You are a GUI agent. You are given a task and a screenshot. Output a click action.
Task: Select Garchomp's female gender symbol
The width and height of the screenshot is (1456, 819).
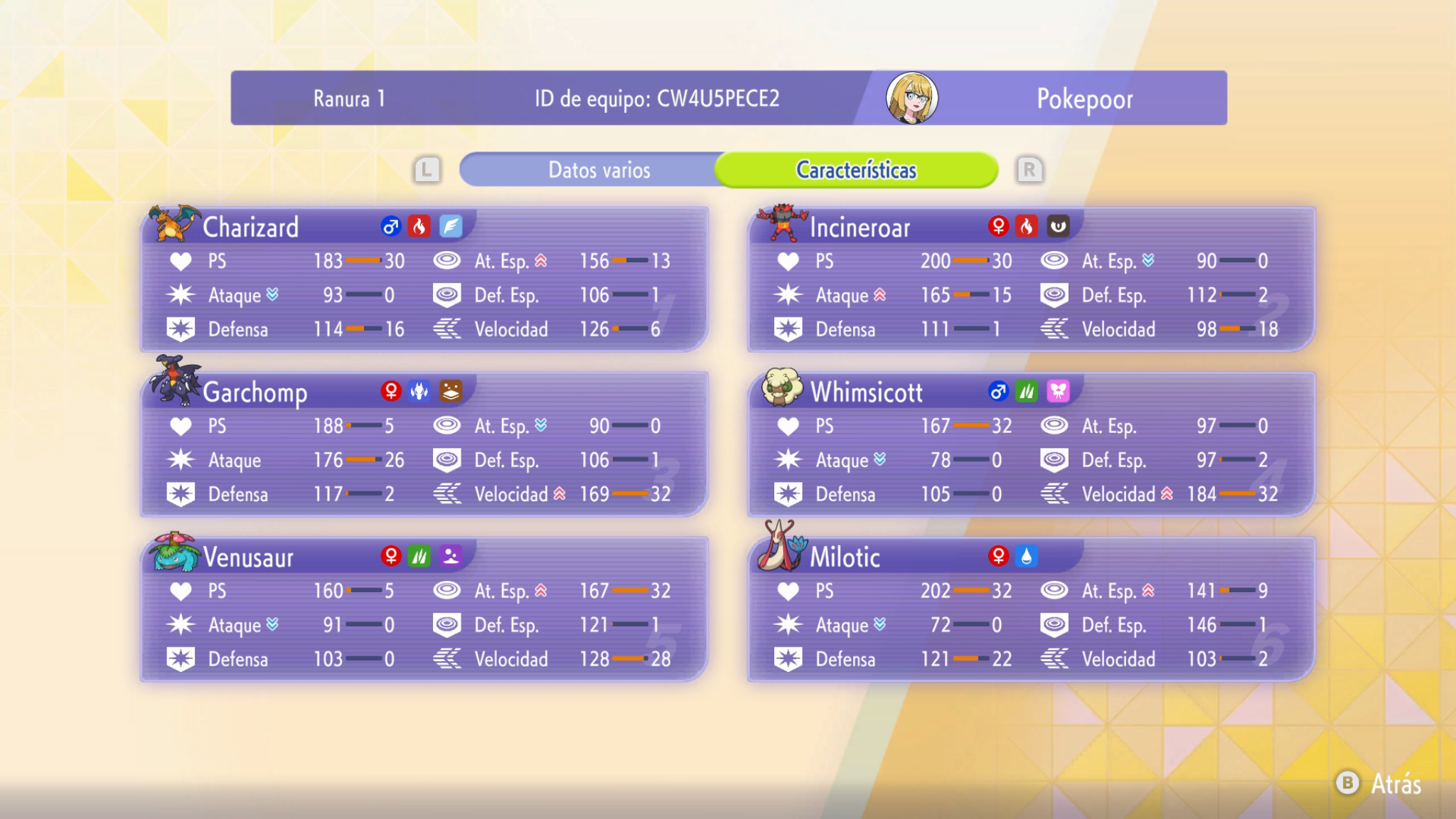point(389,392)
